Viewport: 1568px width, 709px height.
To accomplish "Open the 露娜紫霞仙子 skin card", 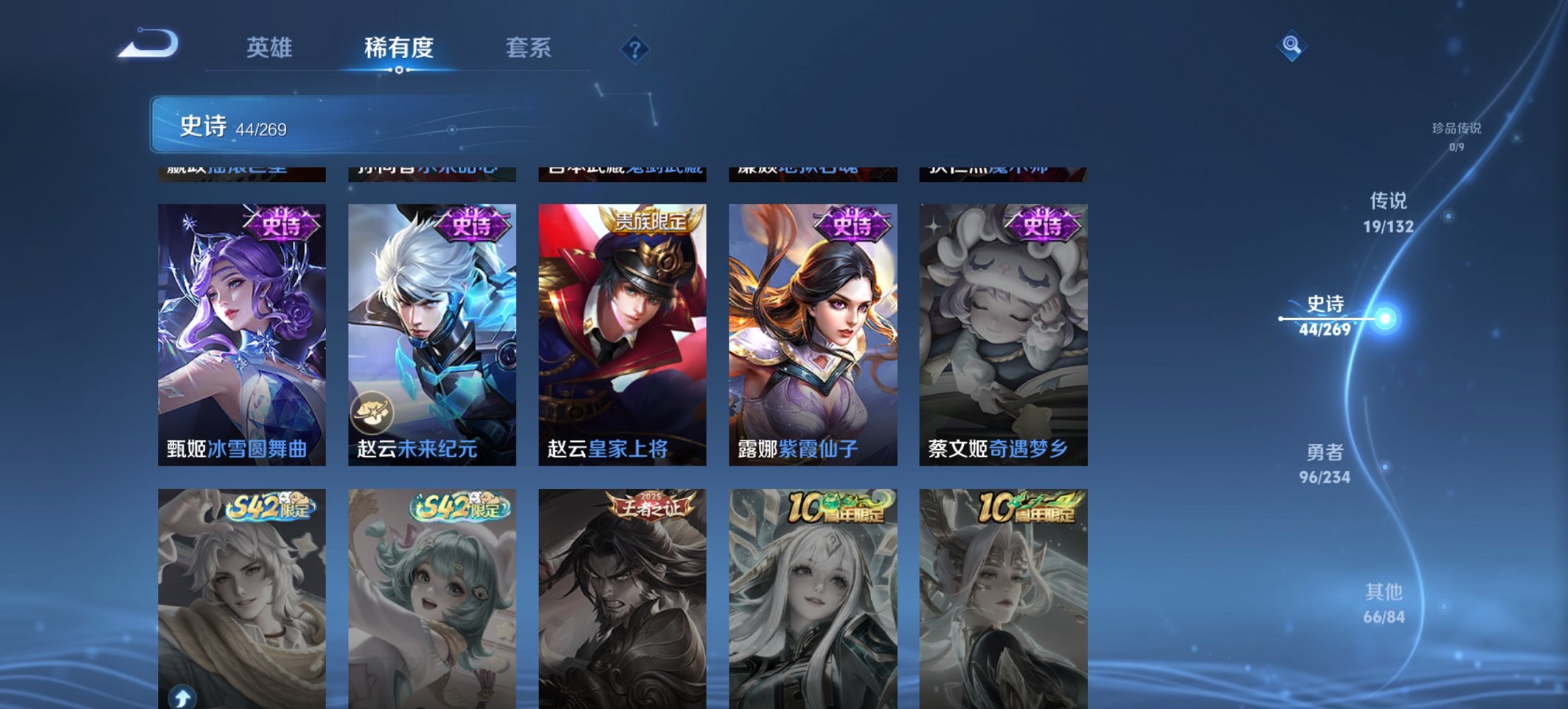I will coord(813,328).
